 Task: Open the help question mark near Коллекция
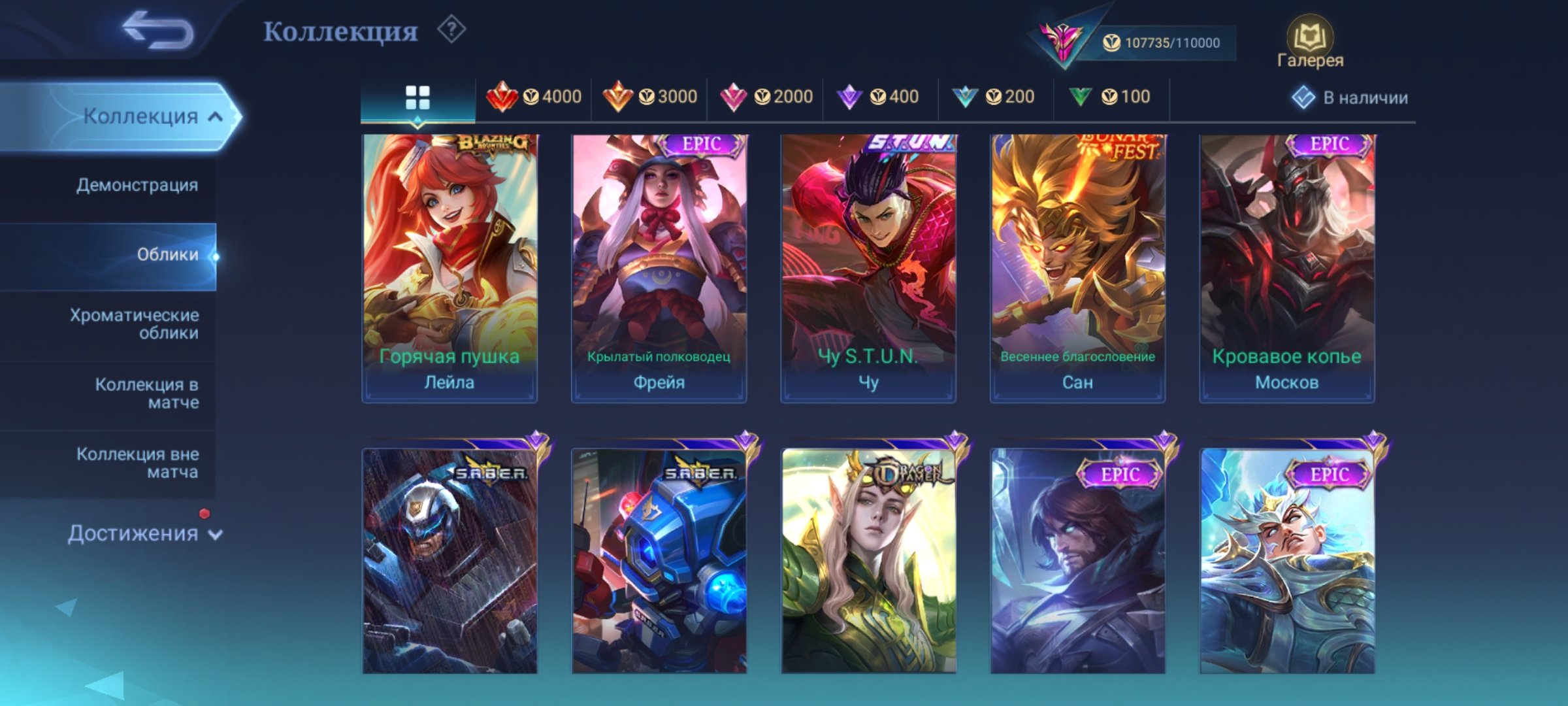click(x=450, y=31)
